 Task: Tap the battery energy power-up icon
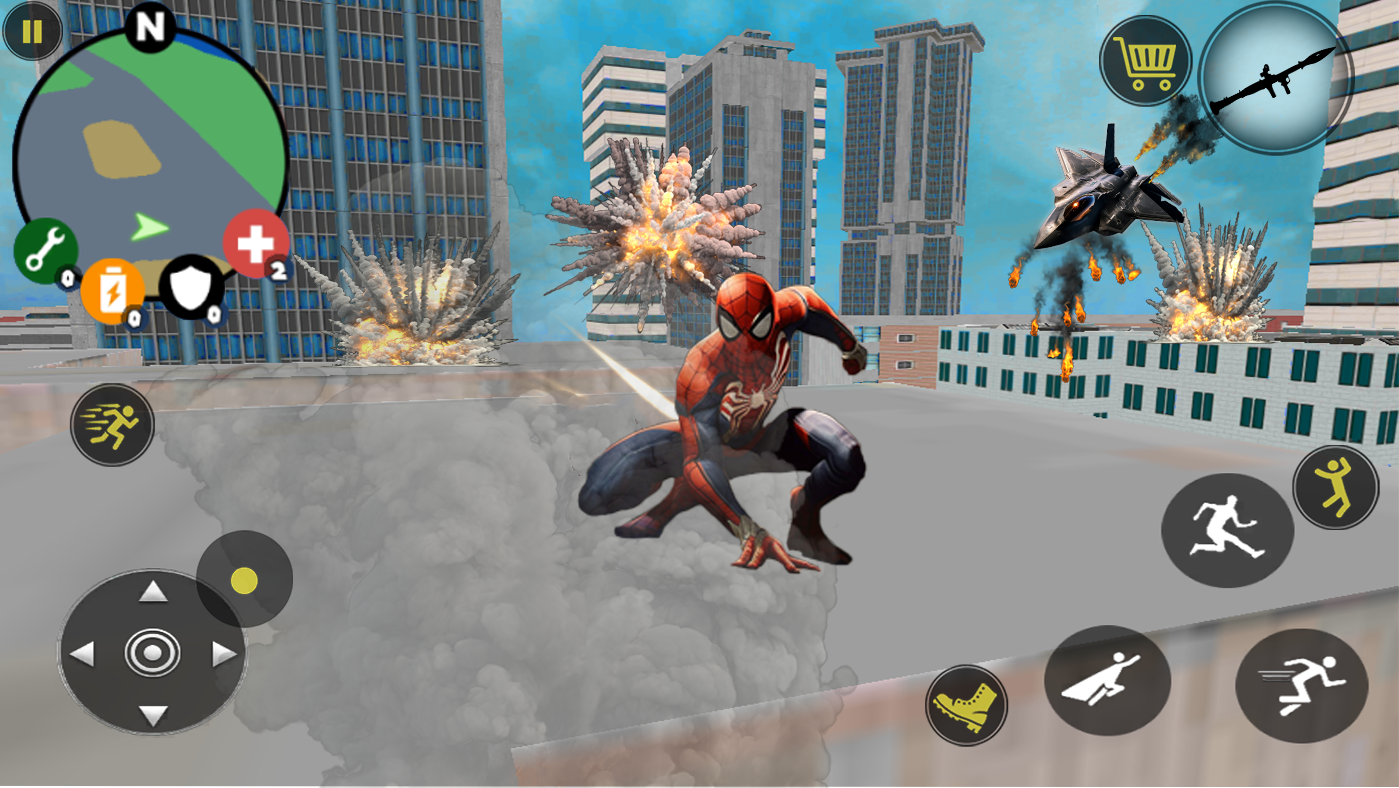(113, 290)
